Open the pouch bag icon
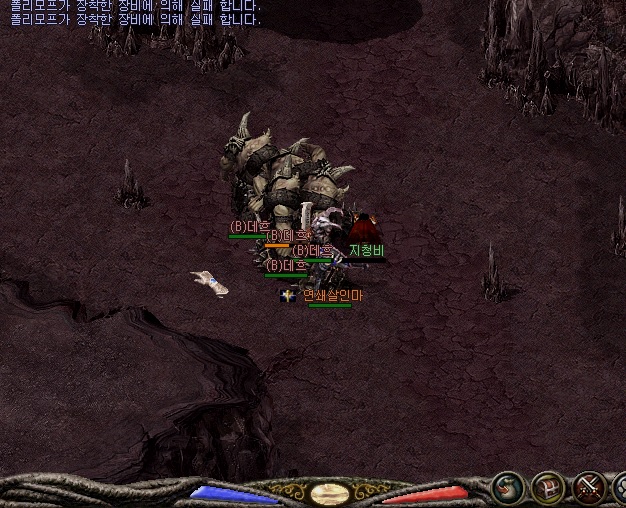 (x=508, y=488)
